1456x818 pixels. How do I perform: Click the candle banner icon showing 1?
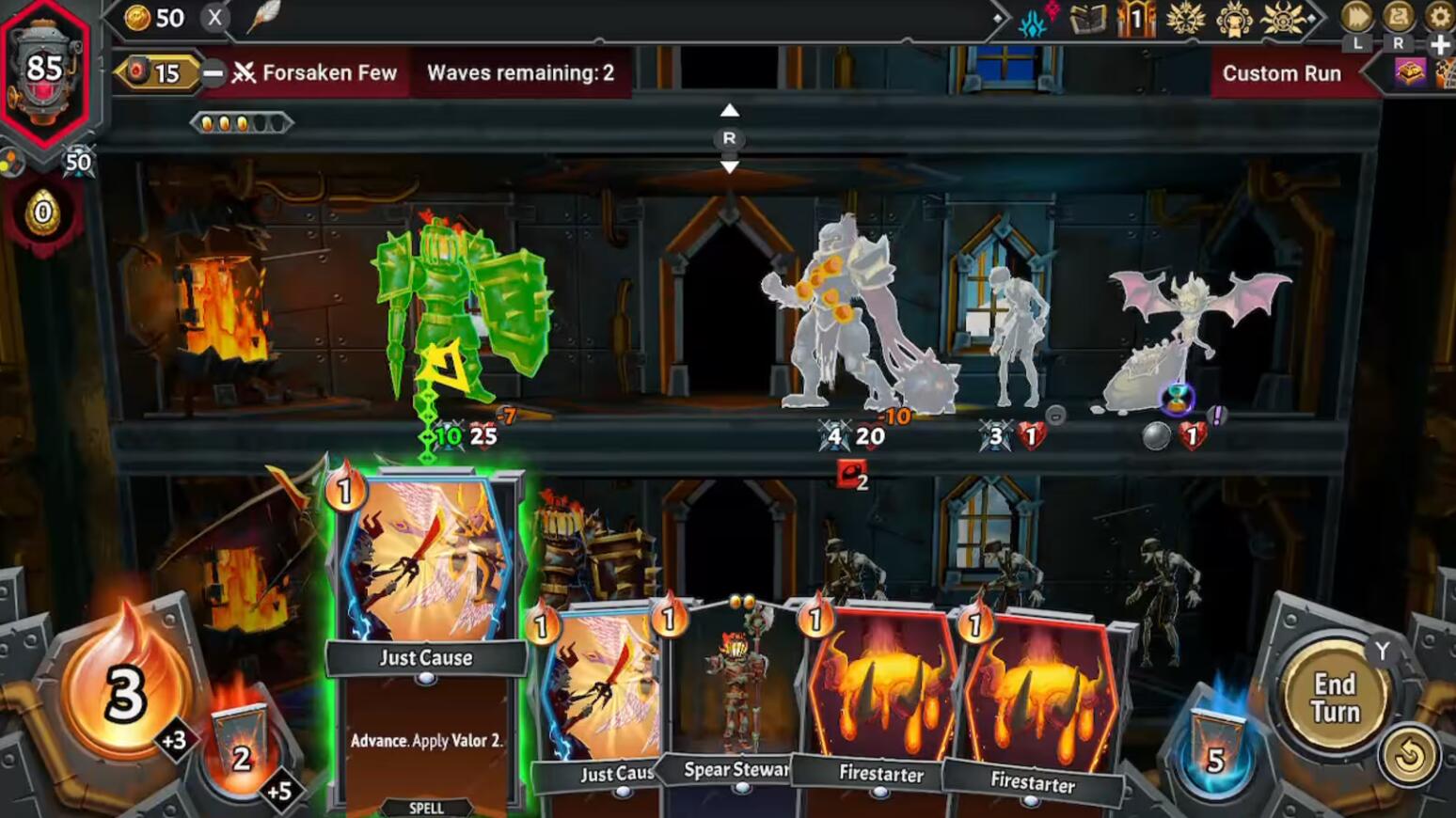(1135, 19)
